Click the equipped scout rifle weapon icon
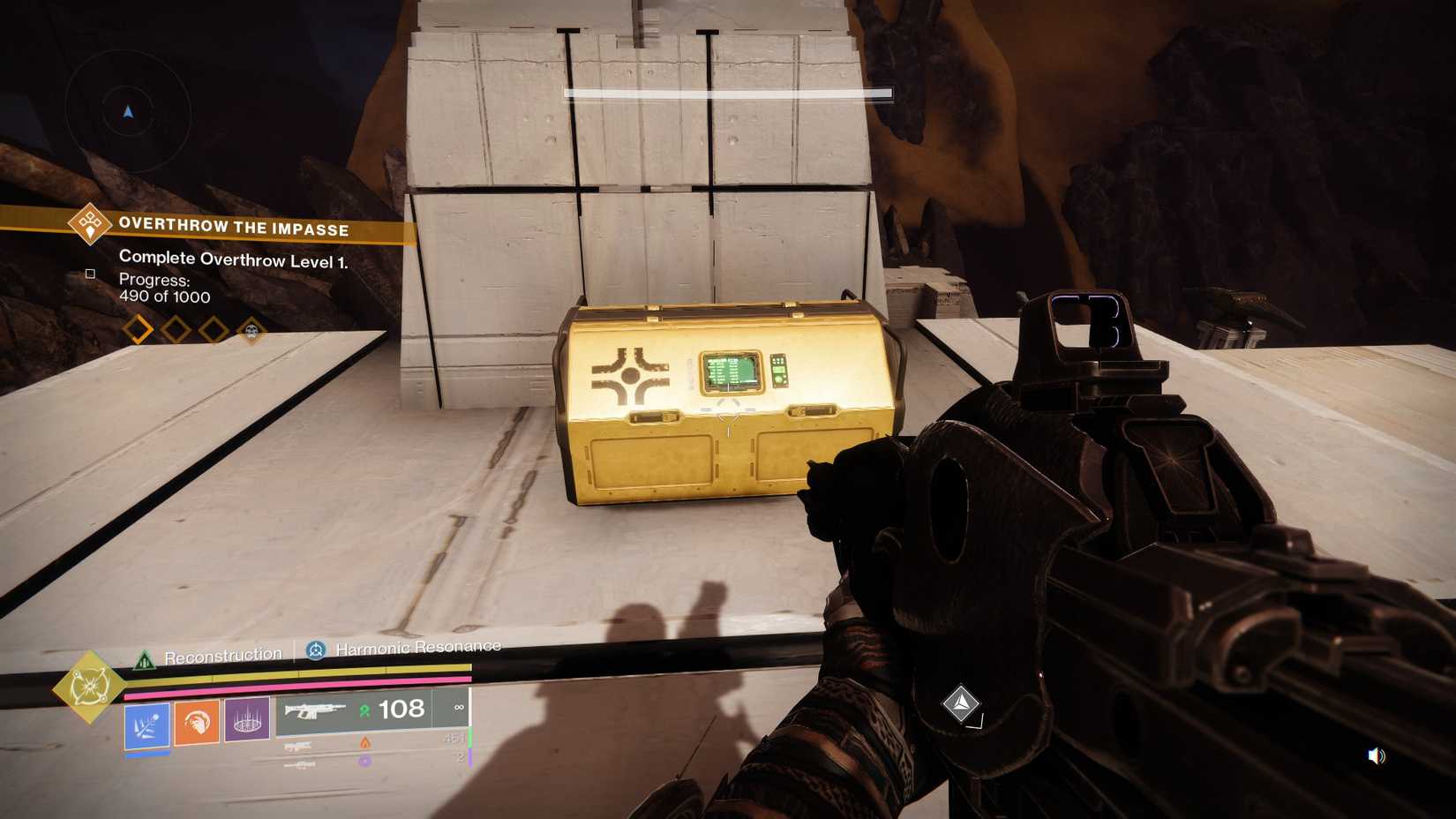This screenshot has width=1456, height=819. pyautogui.click(x=314, y=711)
